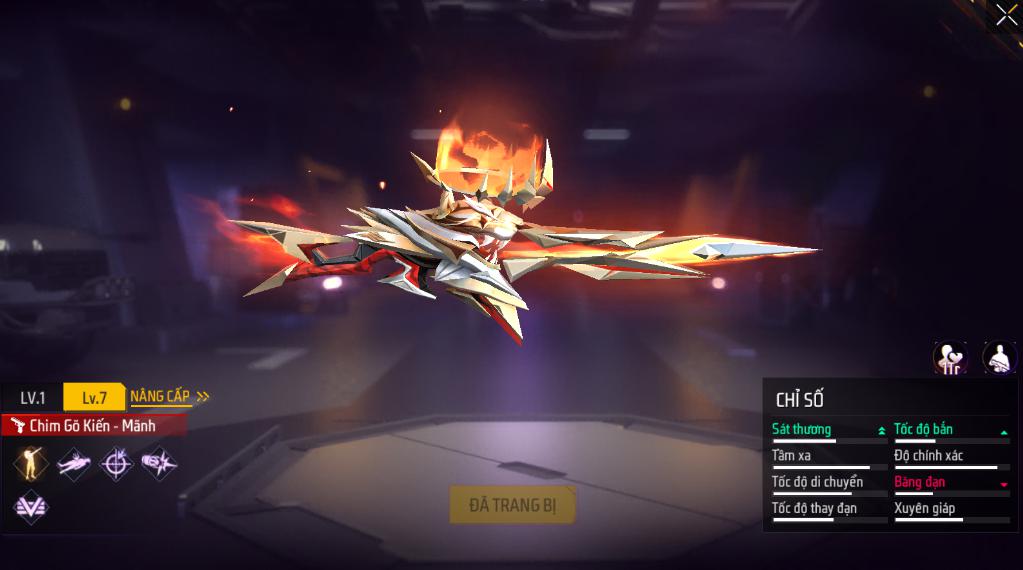Pick the bullet impact burst effect icon
The height and width of the screenshot is (570, 1023).
coord(159,463)
